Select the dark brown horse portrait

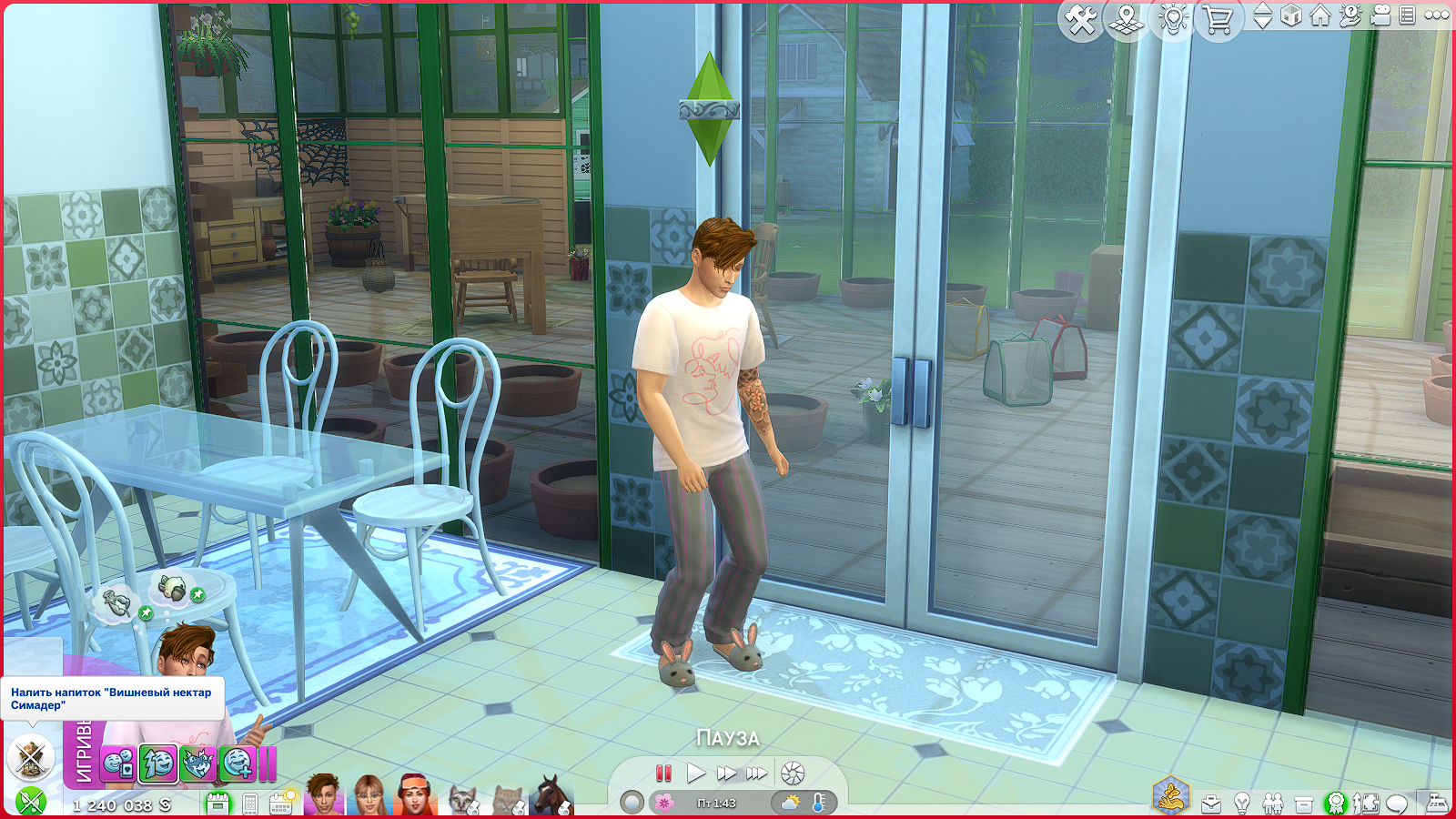pyautogui.click(x=551, y=796)
